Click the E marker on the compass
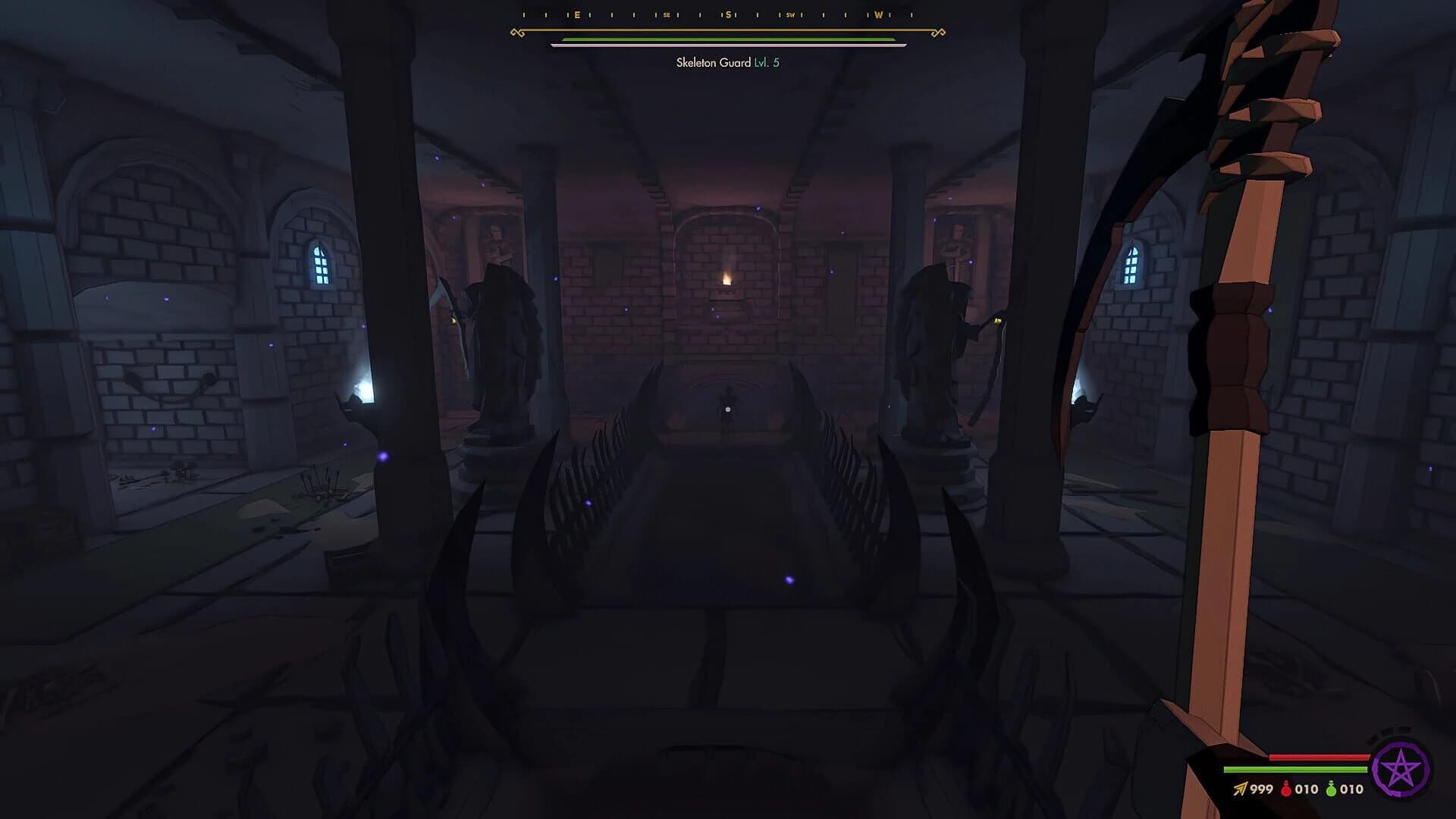 [x=576, y=14]
